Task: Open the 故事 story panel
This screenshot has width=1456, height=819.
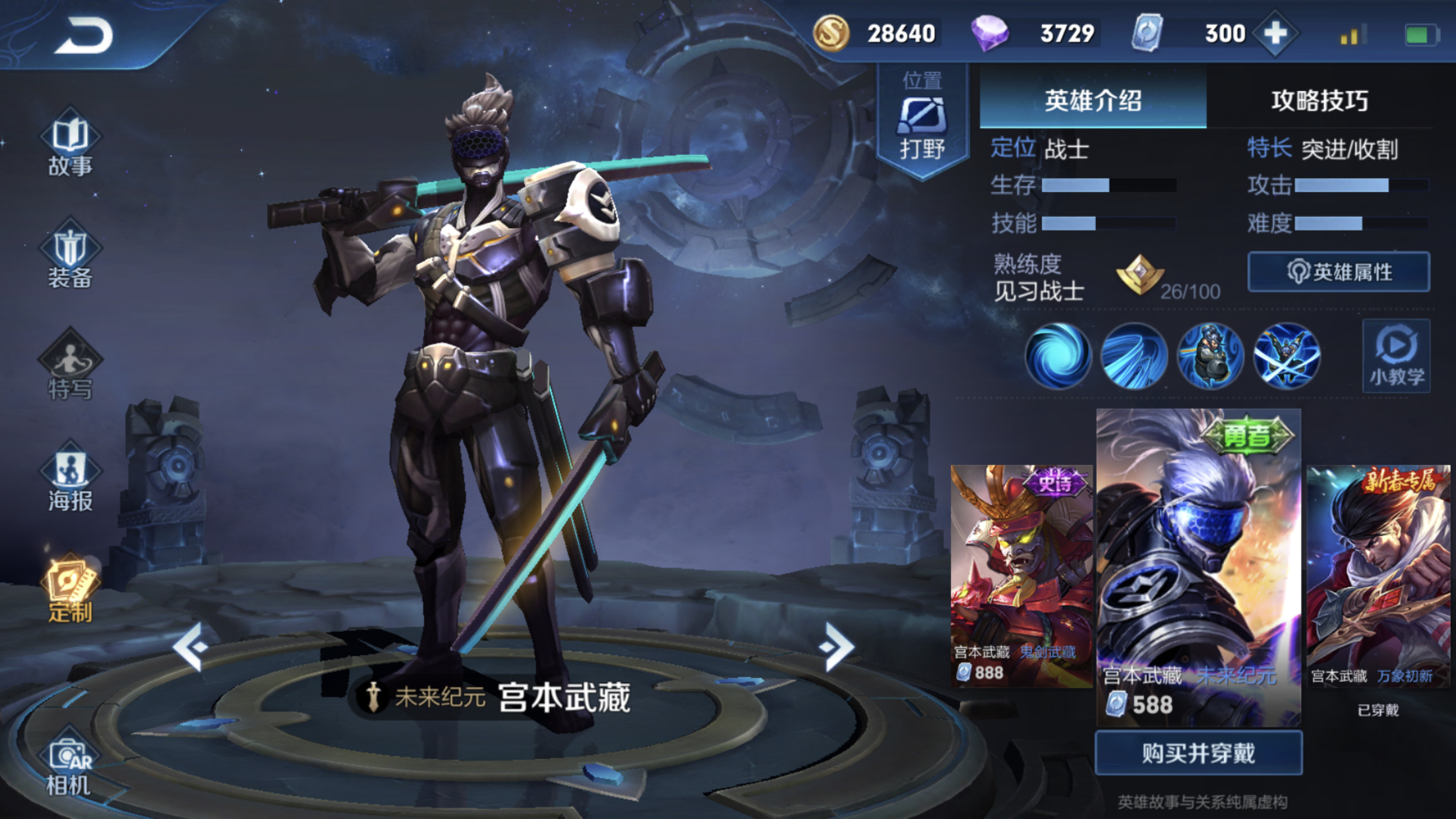Action: tap(71, 146)
